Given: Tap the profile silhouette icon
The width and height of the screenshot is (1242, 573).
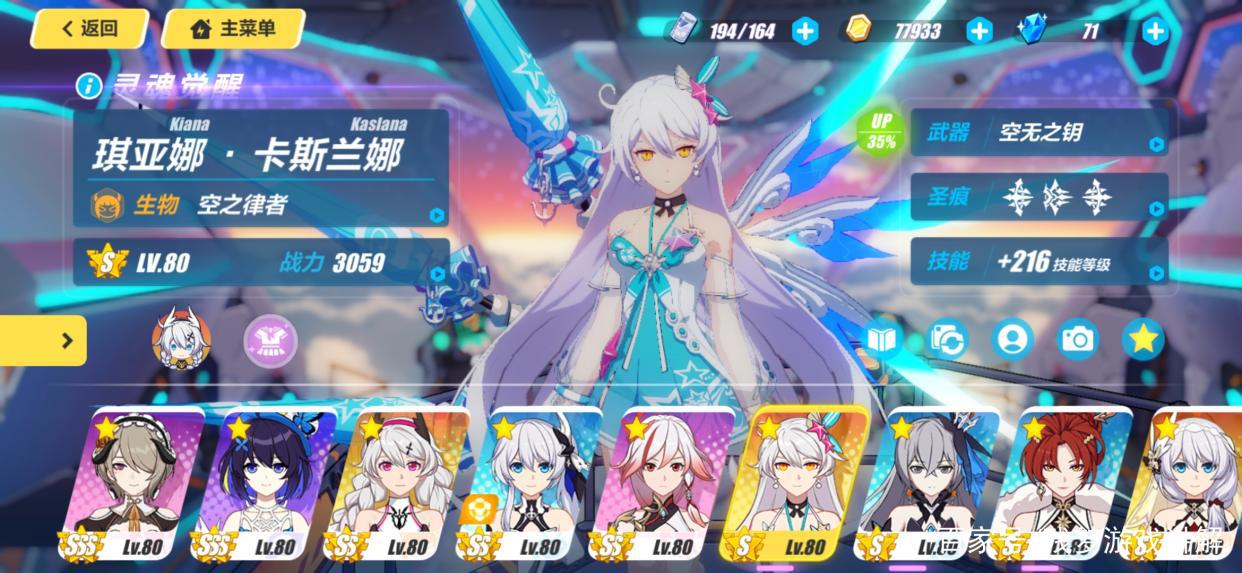Looking at the screenshot, I should point(1012,340).
